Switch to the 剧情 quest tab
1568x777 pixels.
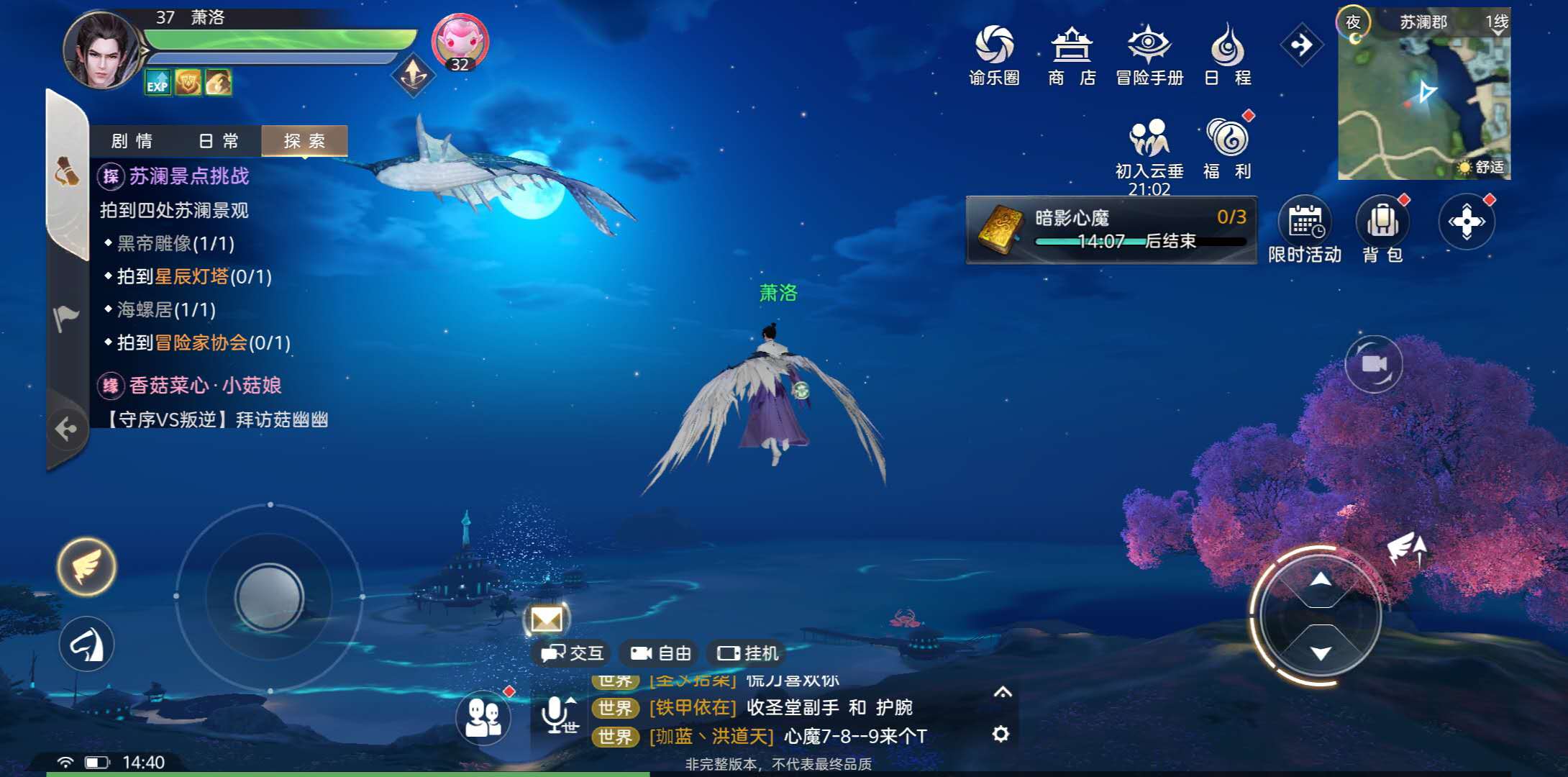tap(132, 140)
